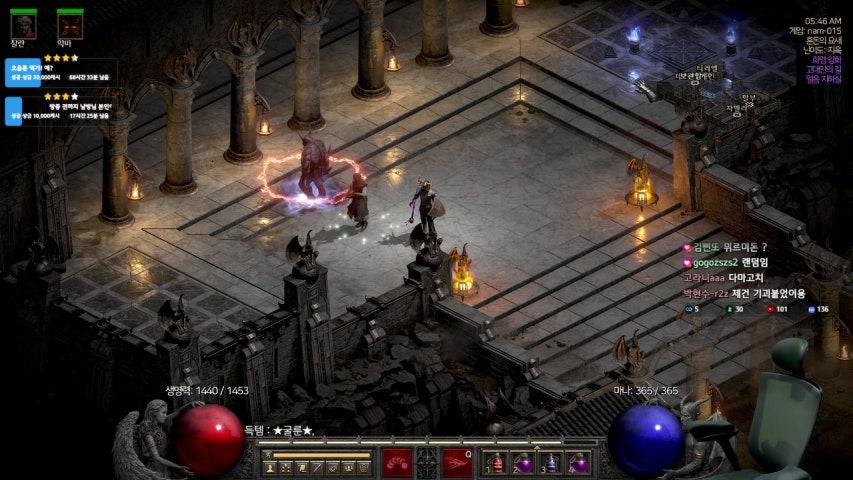Screen dimensions: 853x480
Task: Use the purple potion in belt slot 4
Action: [578, 463]
